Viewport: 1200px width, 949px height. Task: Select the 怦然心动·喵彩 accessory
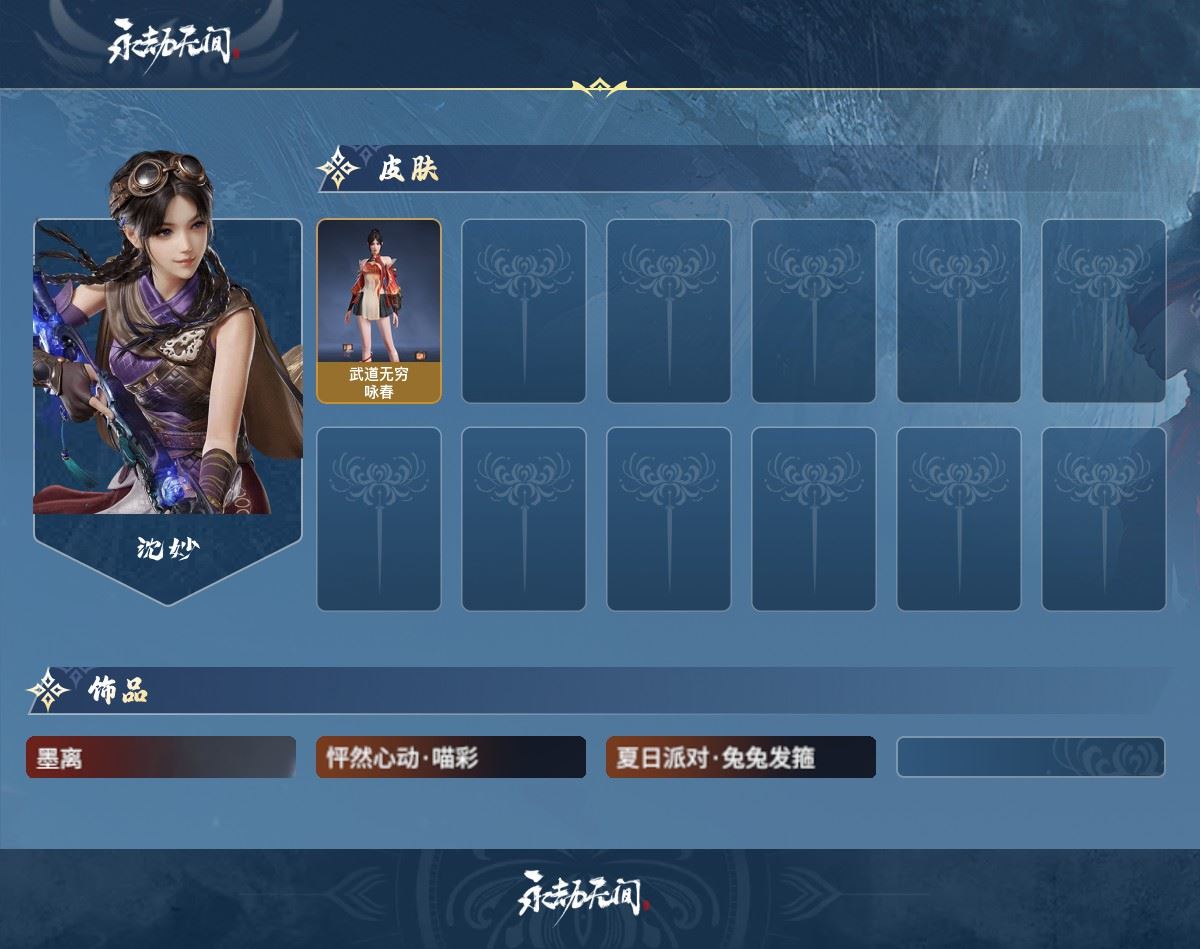point(451,757)
